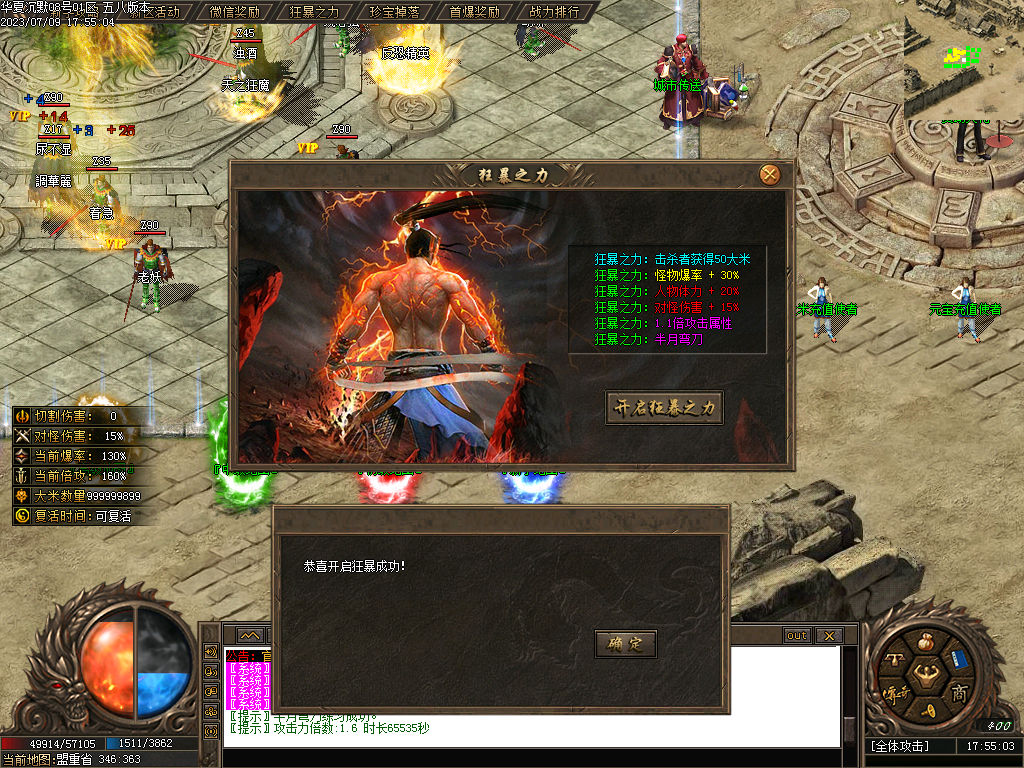
Task: Open the character icon in the wheel center
Action: pos(924,678)
